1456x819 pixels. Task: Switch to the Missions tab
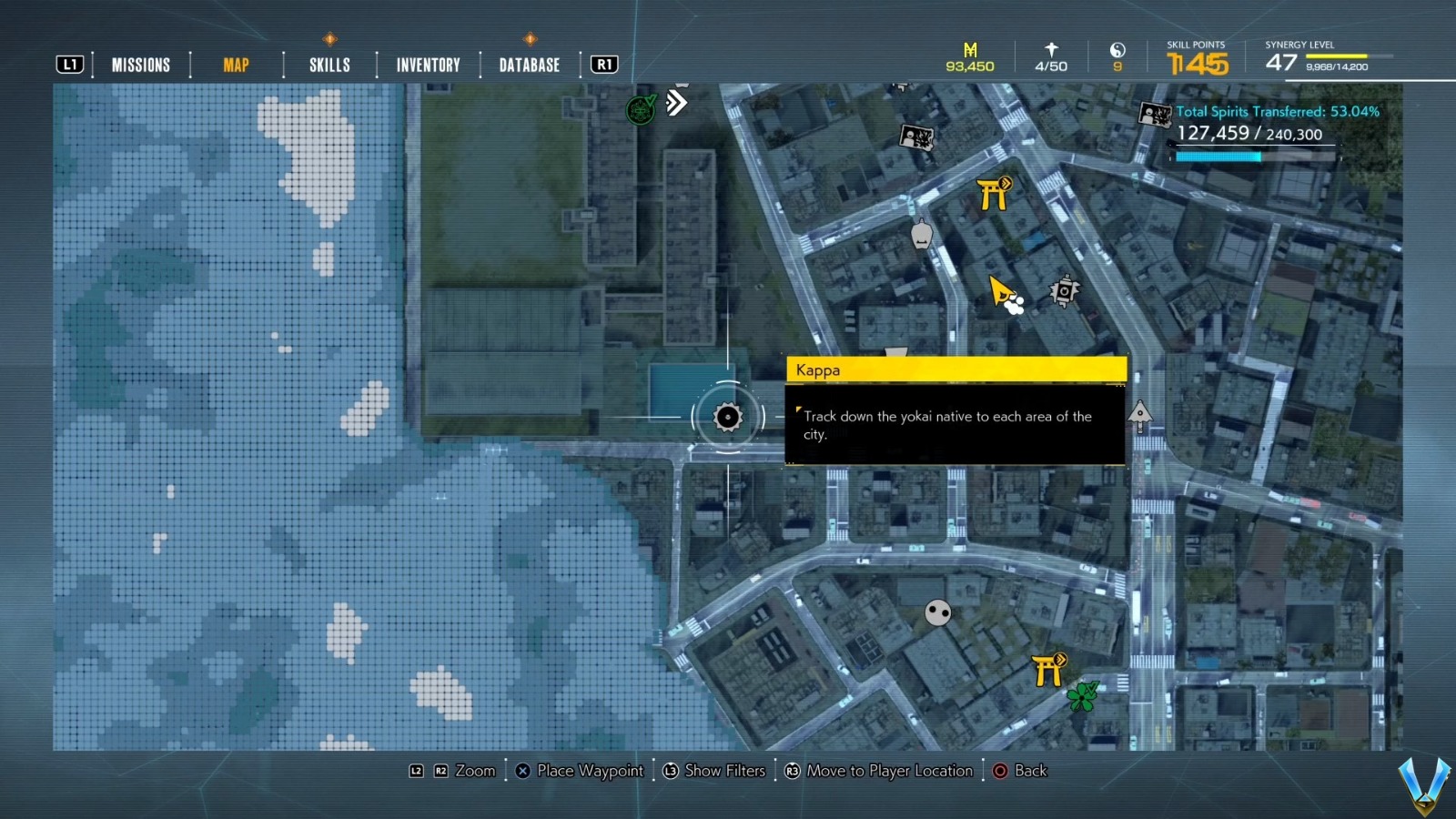pos(140,64)
